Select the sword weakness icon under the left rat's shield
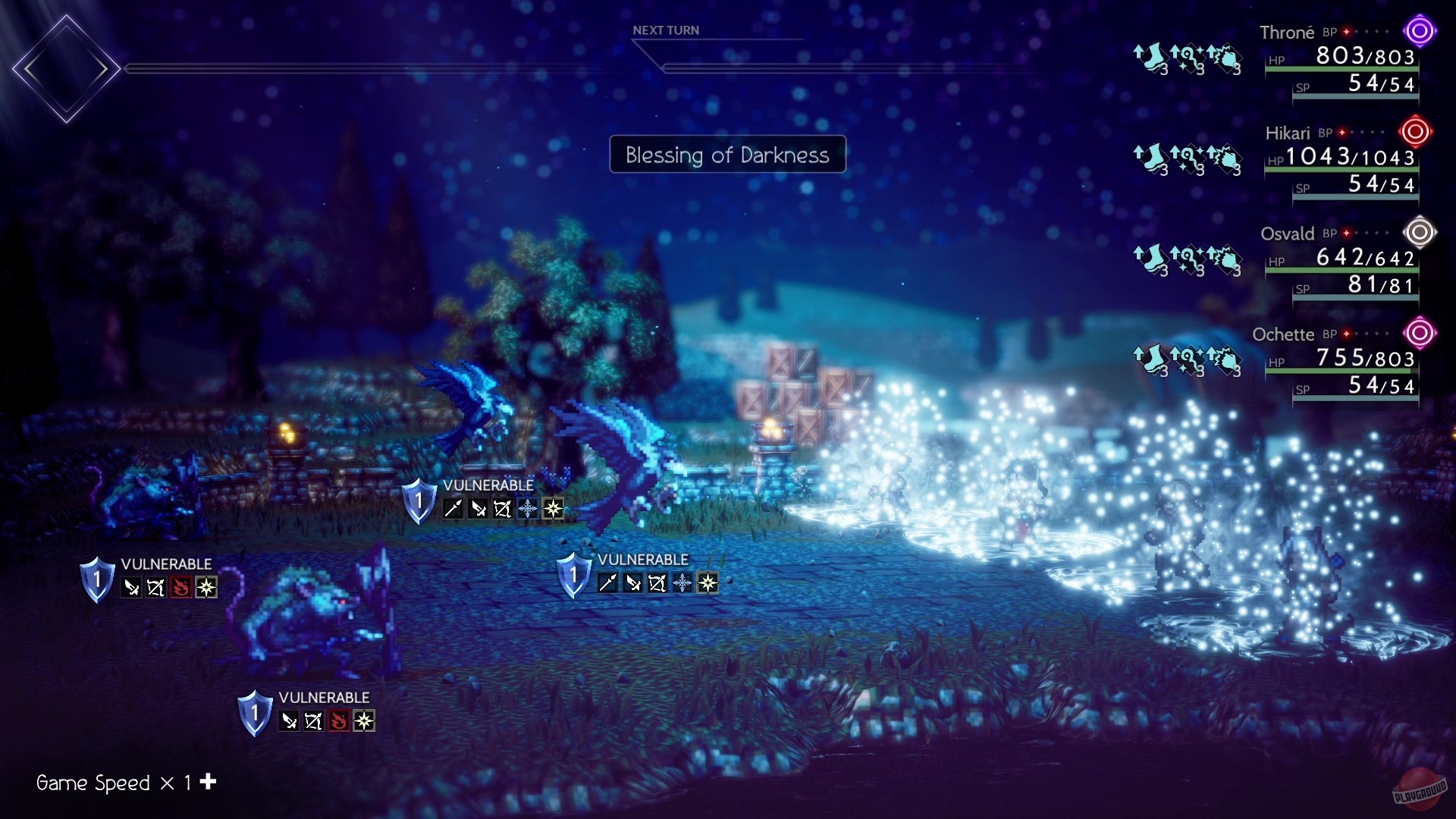Screen dimensions: 1456x819 point(132,588)
